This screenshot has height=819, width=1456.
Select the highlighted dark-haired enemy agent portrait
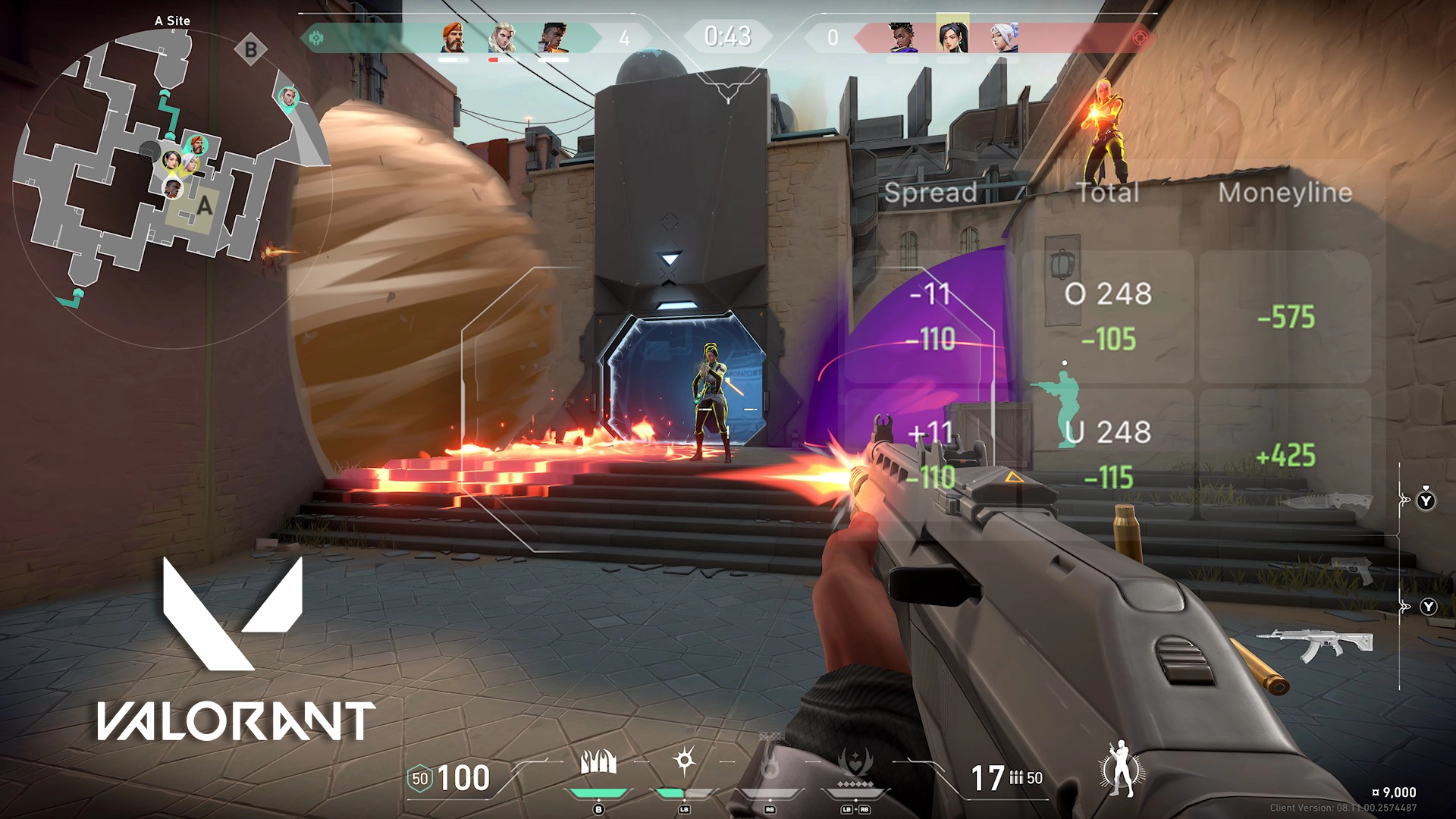point(952,35)
